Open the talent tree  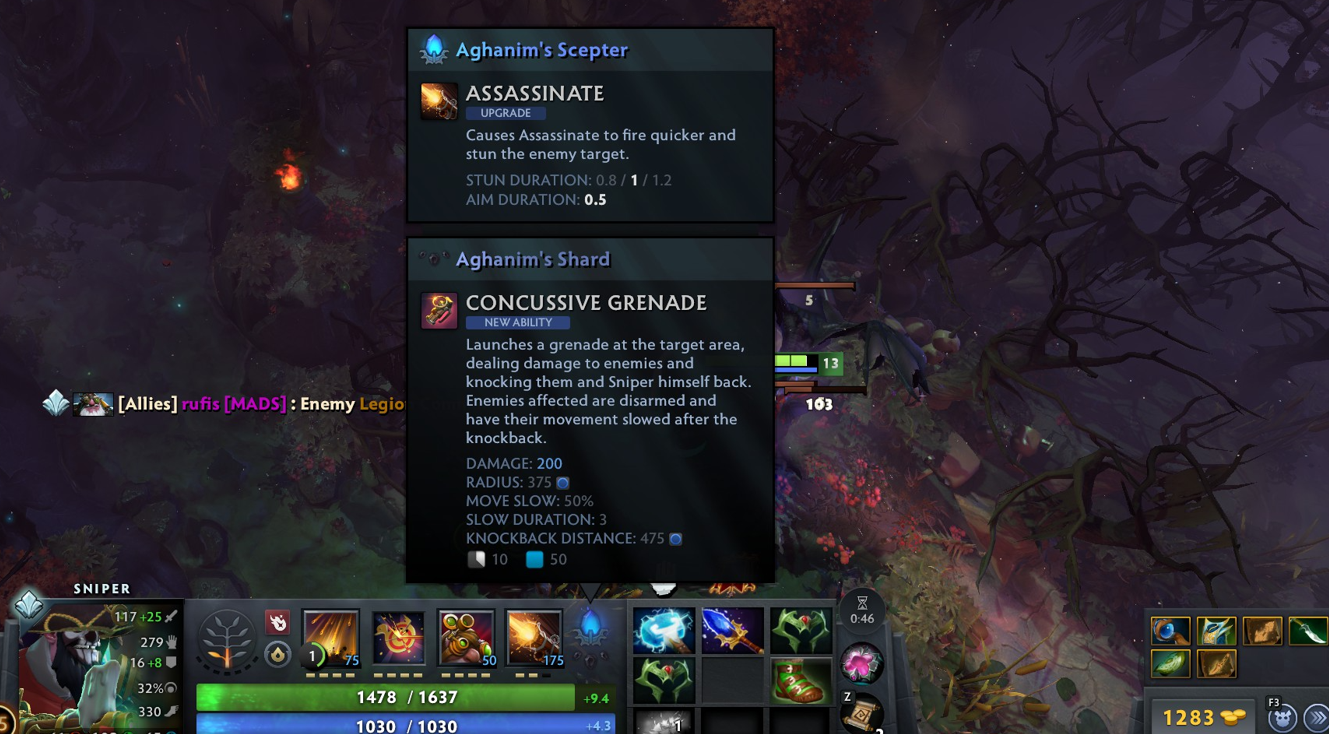[226, 640]
